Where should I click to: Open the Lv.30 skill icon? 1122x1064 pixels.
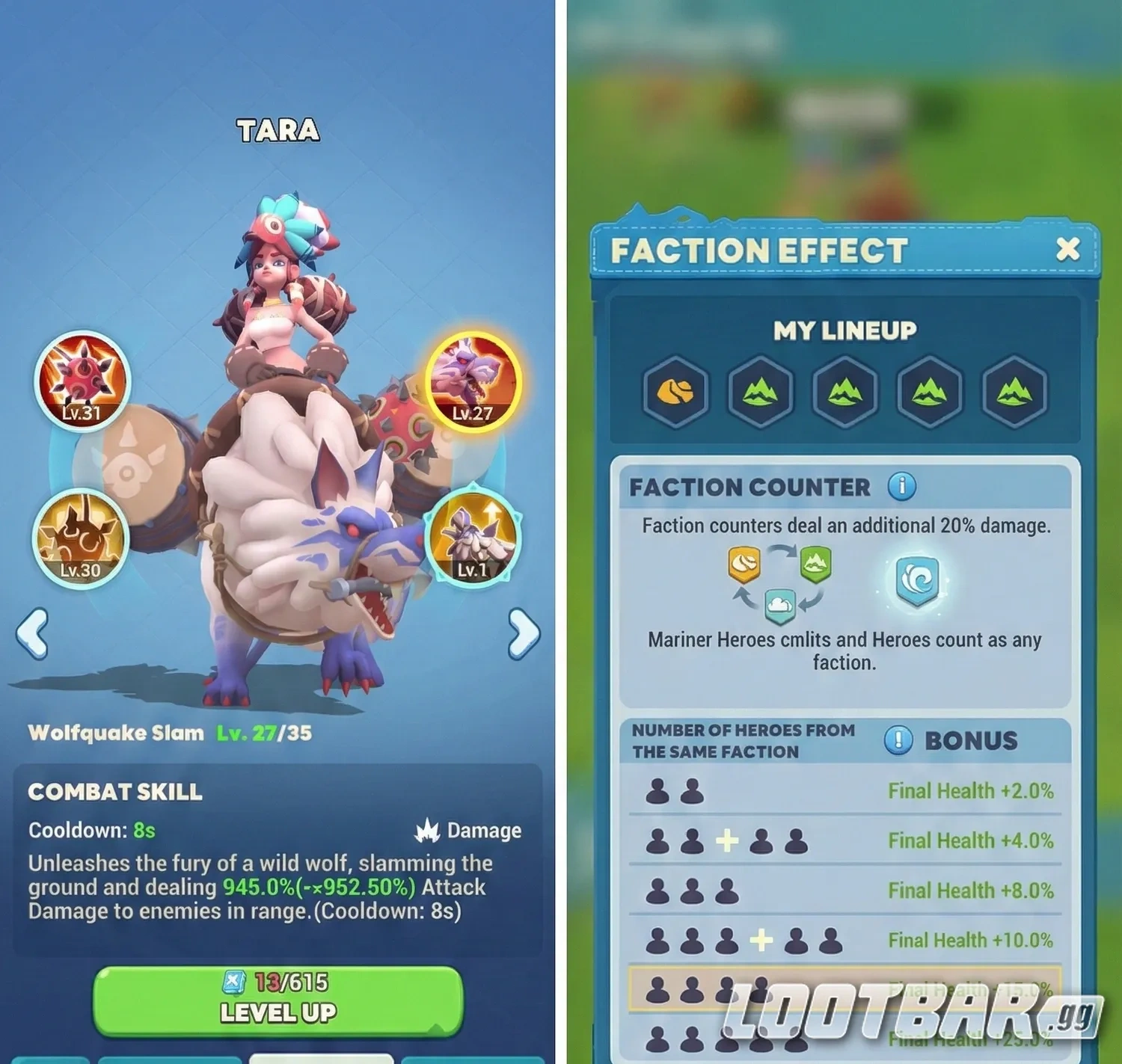81,538
